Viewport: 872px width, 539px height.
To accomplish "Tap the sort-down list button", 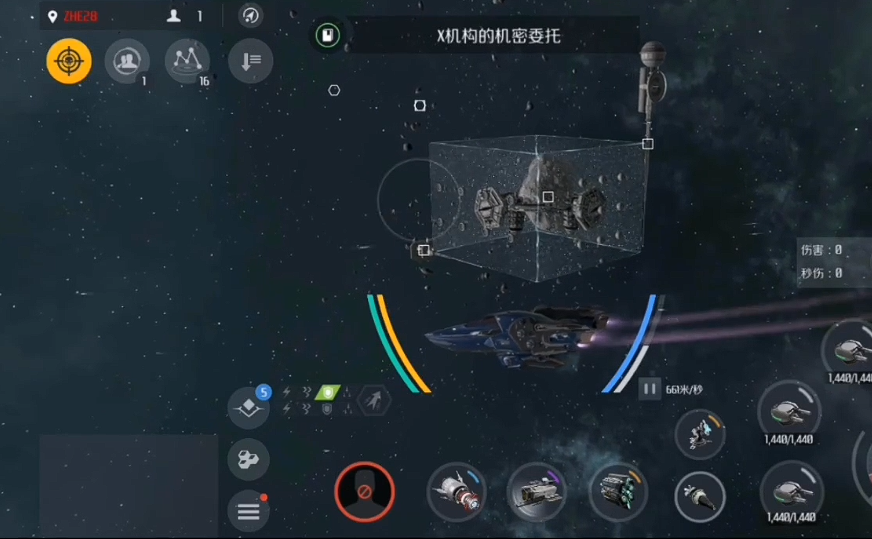I will pos(250,61).
